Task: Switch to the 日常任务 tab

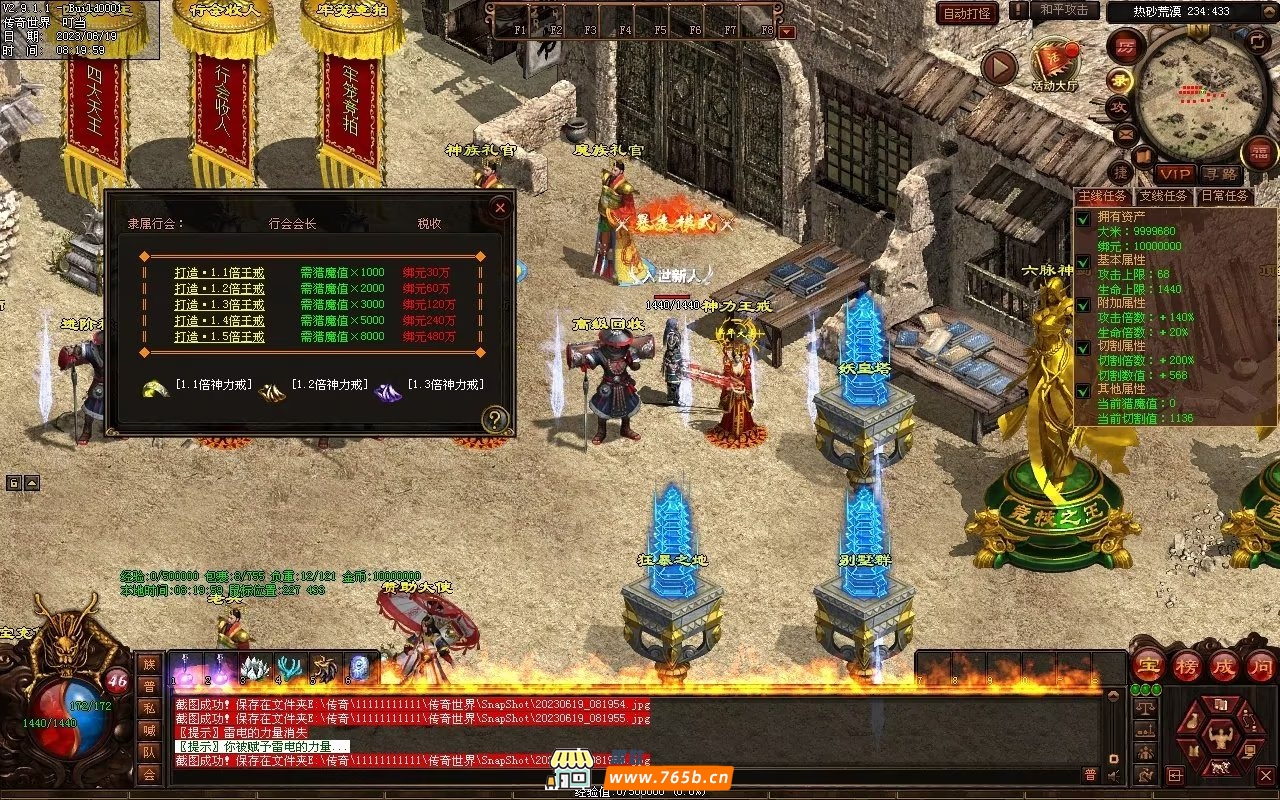Action: click(1224, 196)
